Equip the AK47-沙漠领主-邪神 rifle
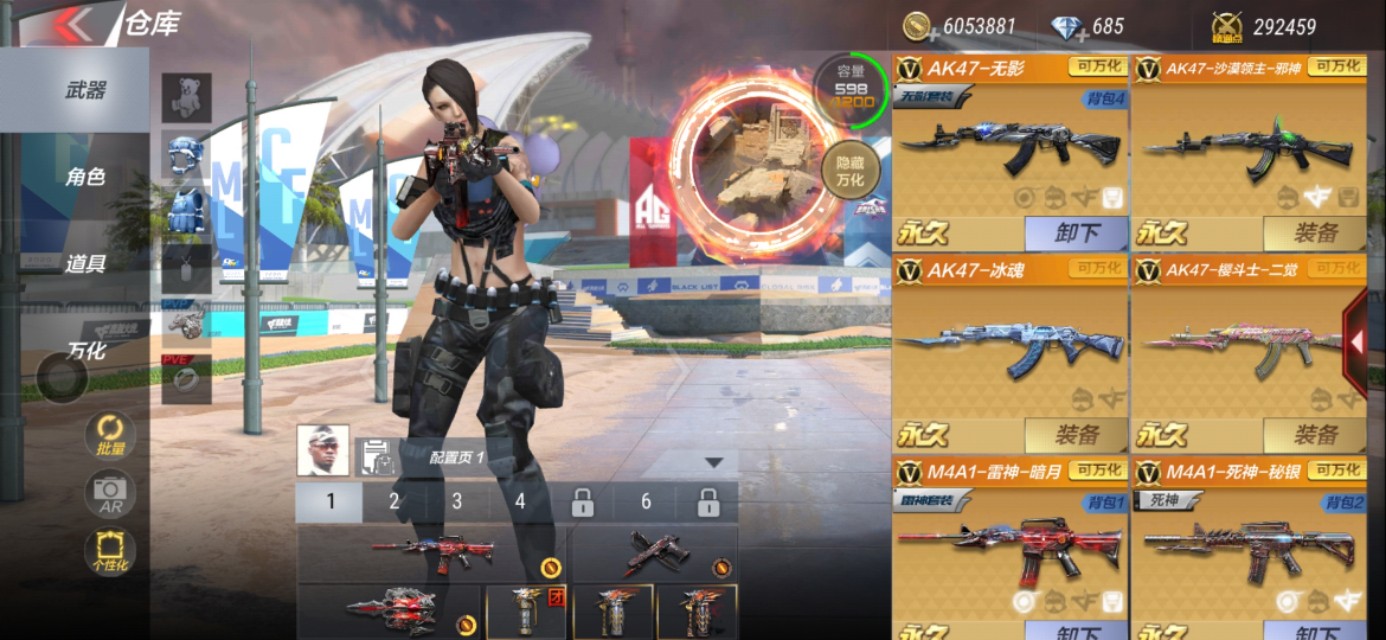 pyautogui.click(x=1315, y=233)
